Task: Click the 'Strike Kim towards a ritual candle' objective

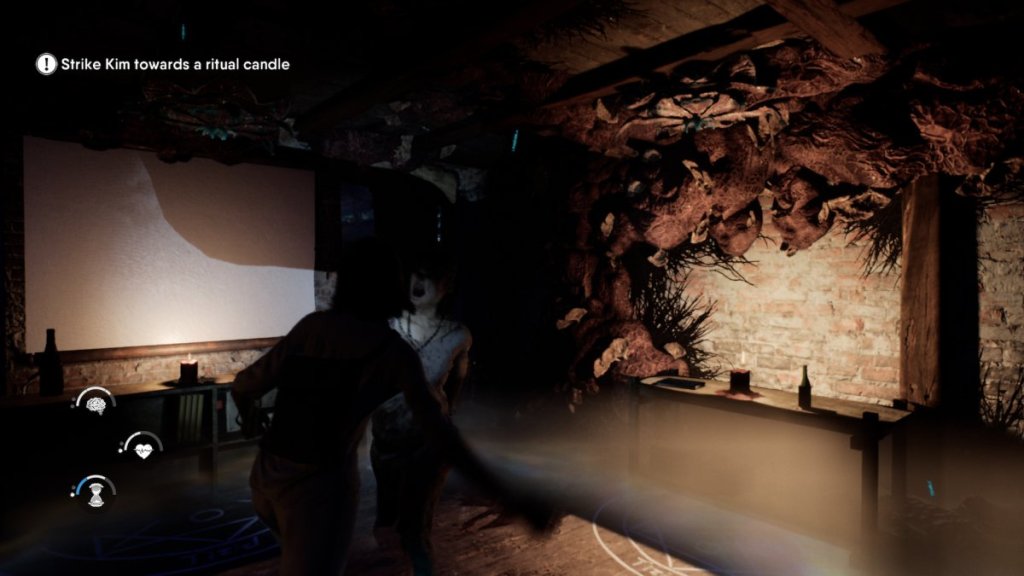Action: pyautogui.click(x=175, y=64)
